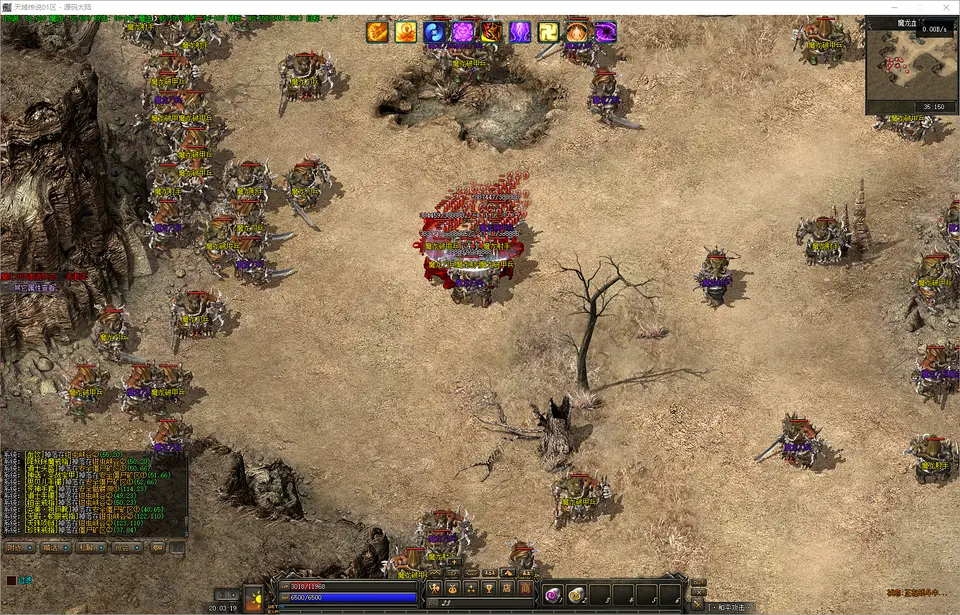
Task: Use the golden phoenix fire skill
Action: point(405,32)
